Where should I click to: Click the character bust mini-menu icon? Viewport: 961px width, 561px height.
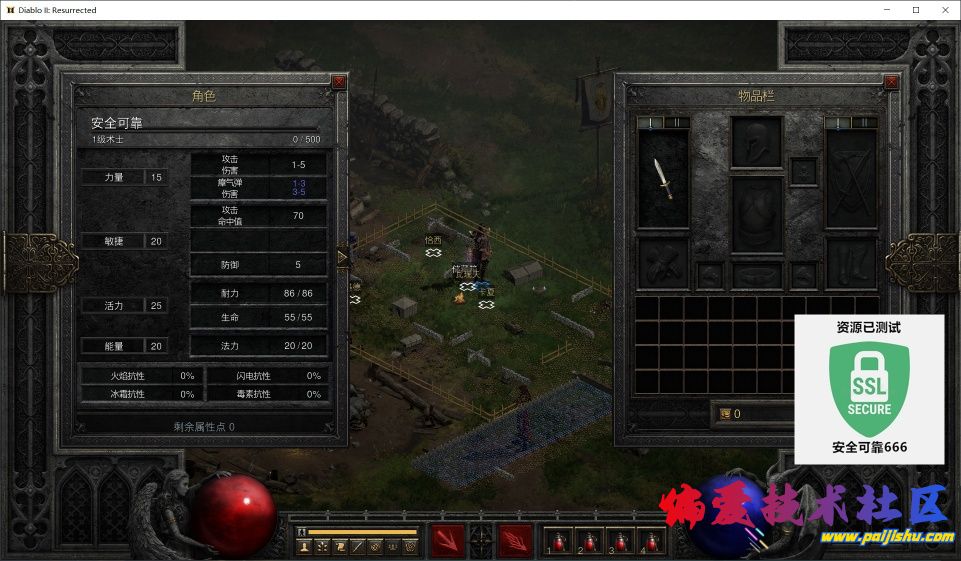tap(305, 547)
